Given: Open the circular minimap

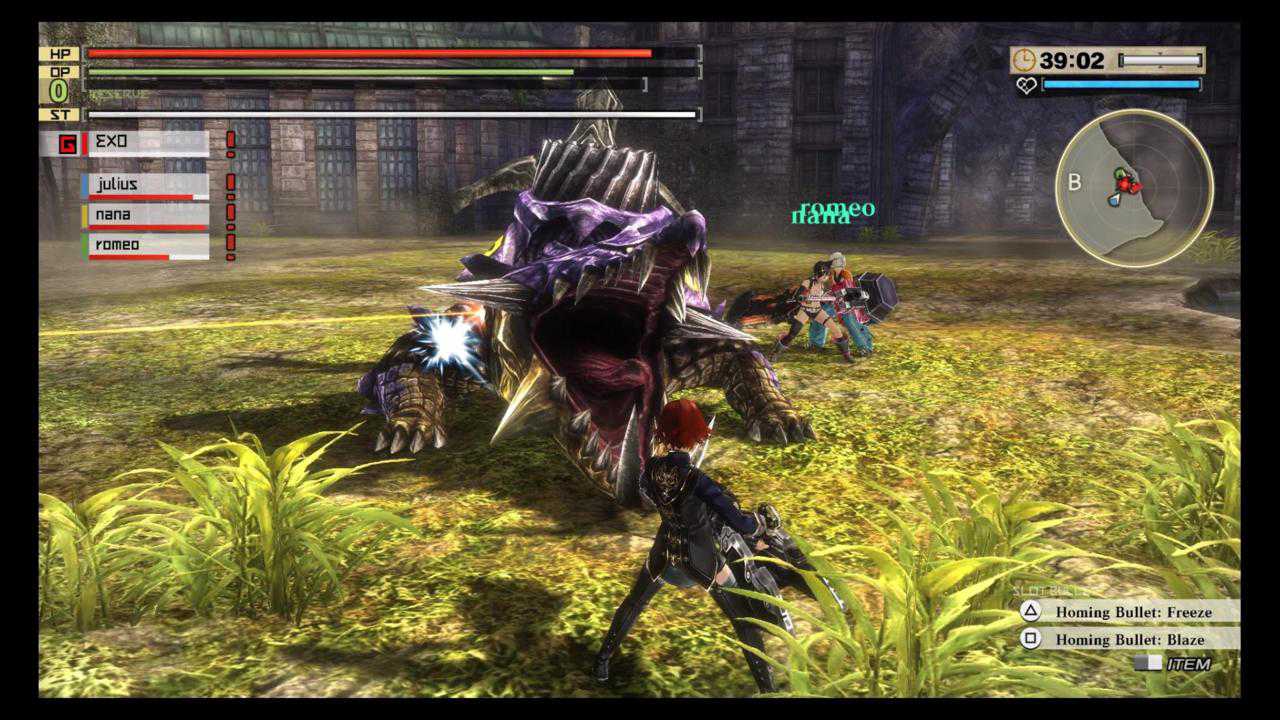Looking at the screenshot, I should pos(1134,188).
